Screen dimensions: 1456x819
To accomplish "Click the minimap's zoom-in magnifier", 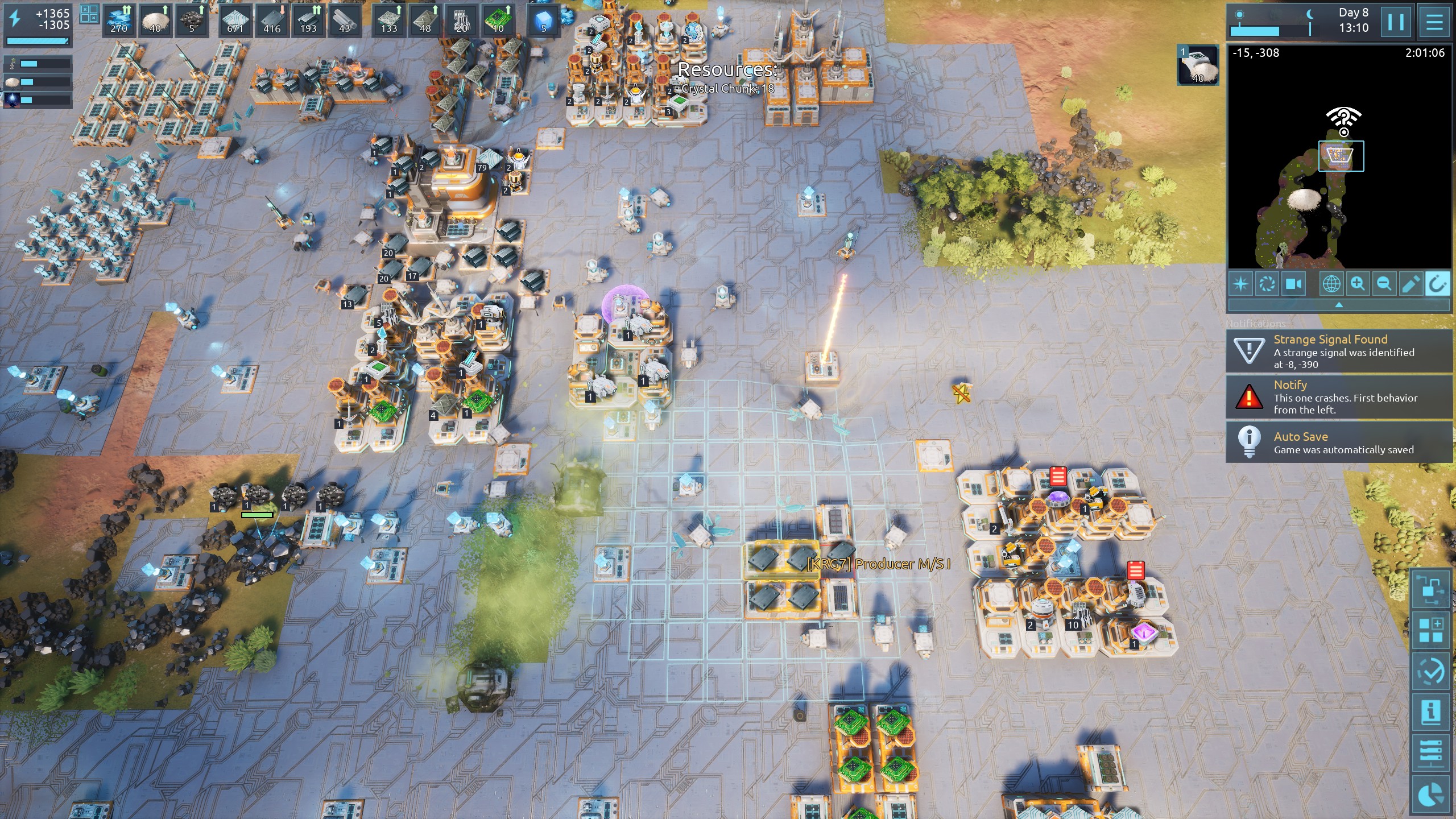I will (x=1358, y=283).
